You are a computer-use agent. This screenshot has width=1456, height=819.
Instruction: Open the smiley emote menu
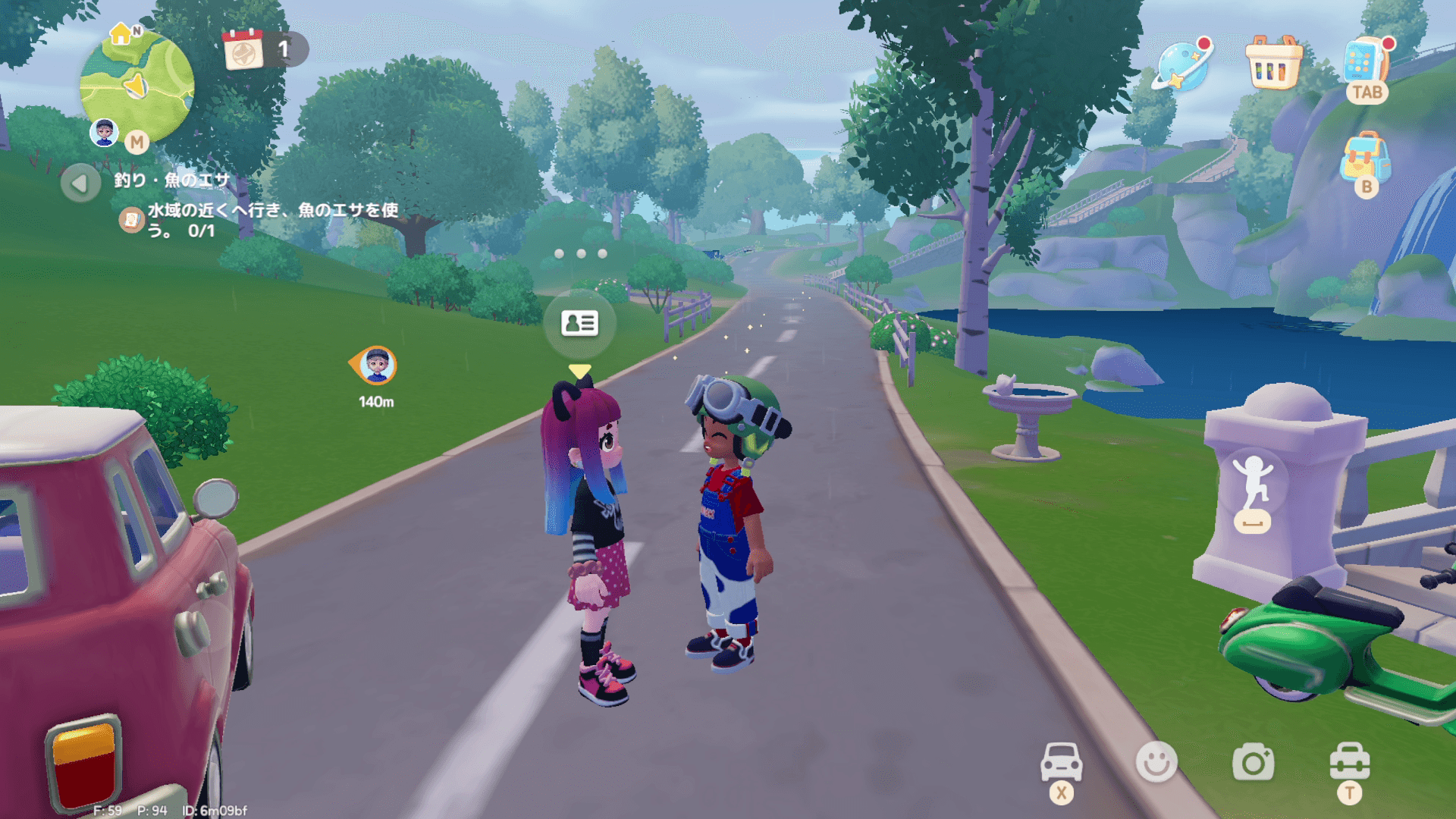pyautogui.click(x=1156, y=761)
